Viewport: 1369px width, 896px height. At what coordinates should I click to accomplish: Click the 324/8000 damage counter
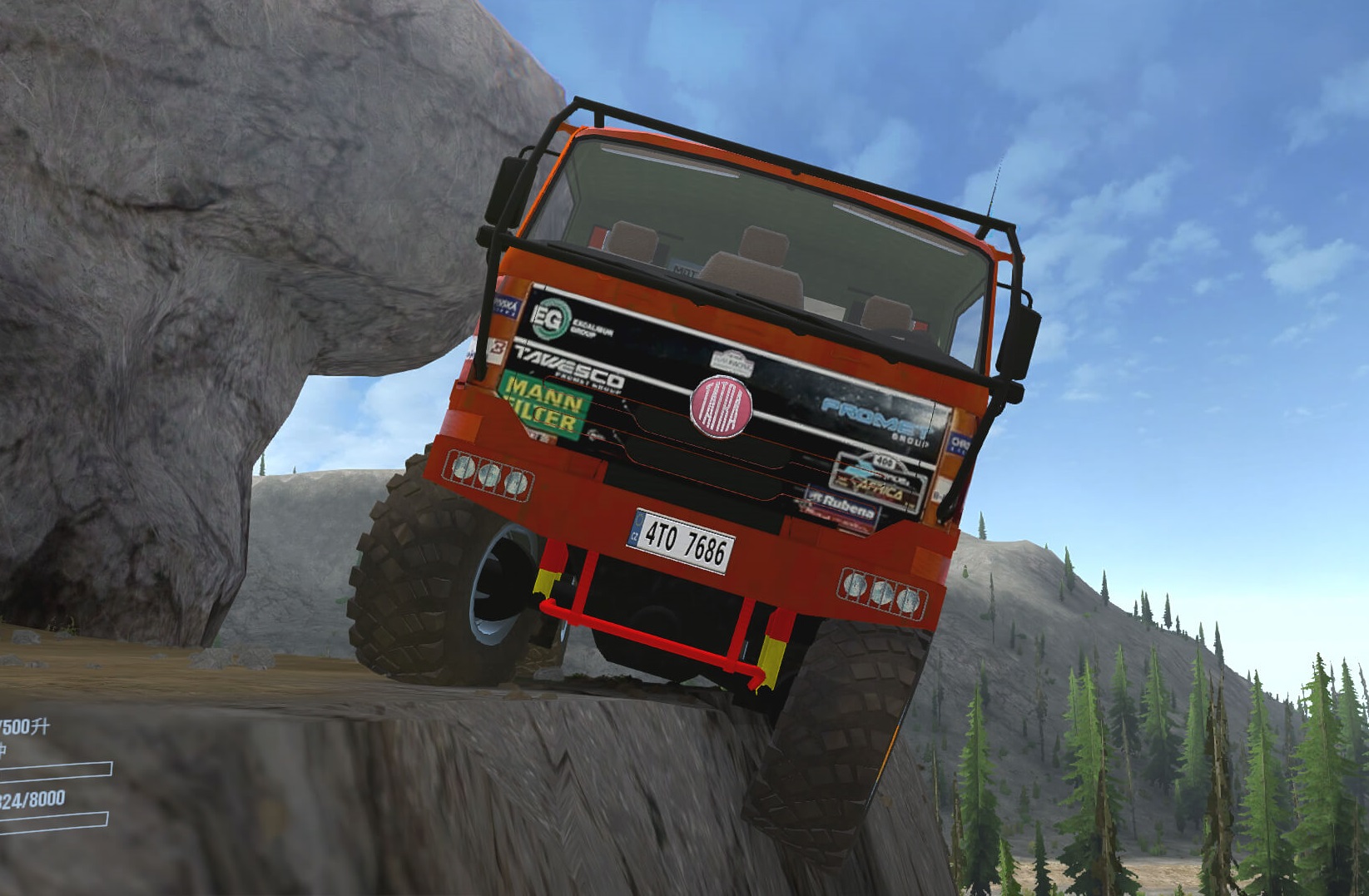pos(32,798)
